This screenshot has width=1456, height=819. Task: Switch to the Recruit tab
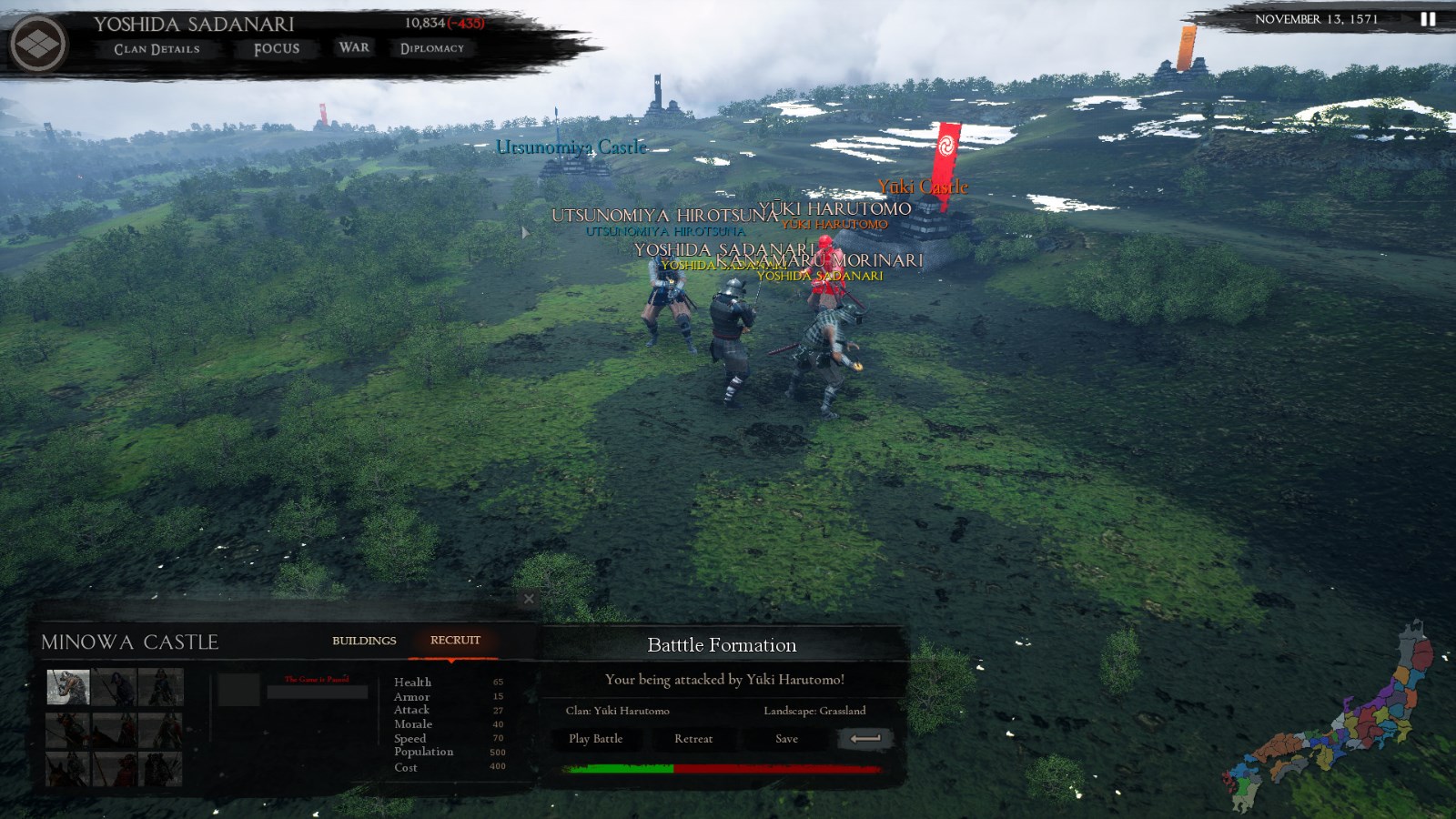pos(455,641)
